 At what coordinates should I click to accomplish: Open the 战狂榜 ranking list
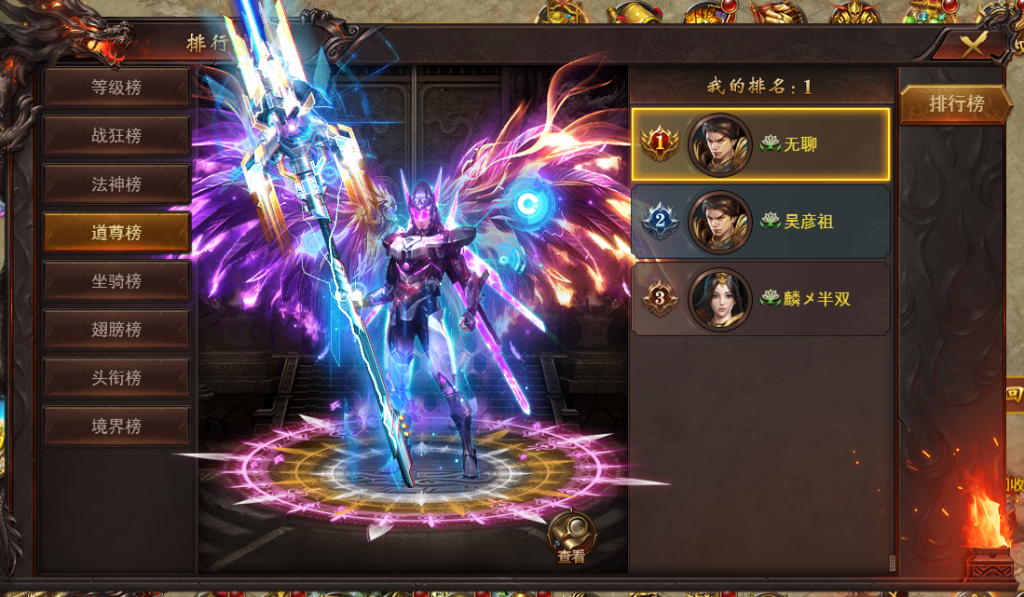click(116, 135)
